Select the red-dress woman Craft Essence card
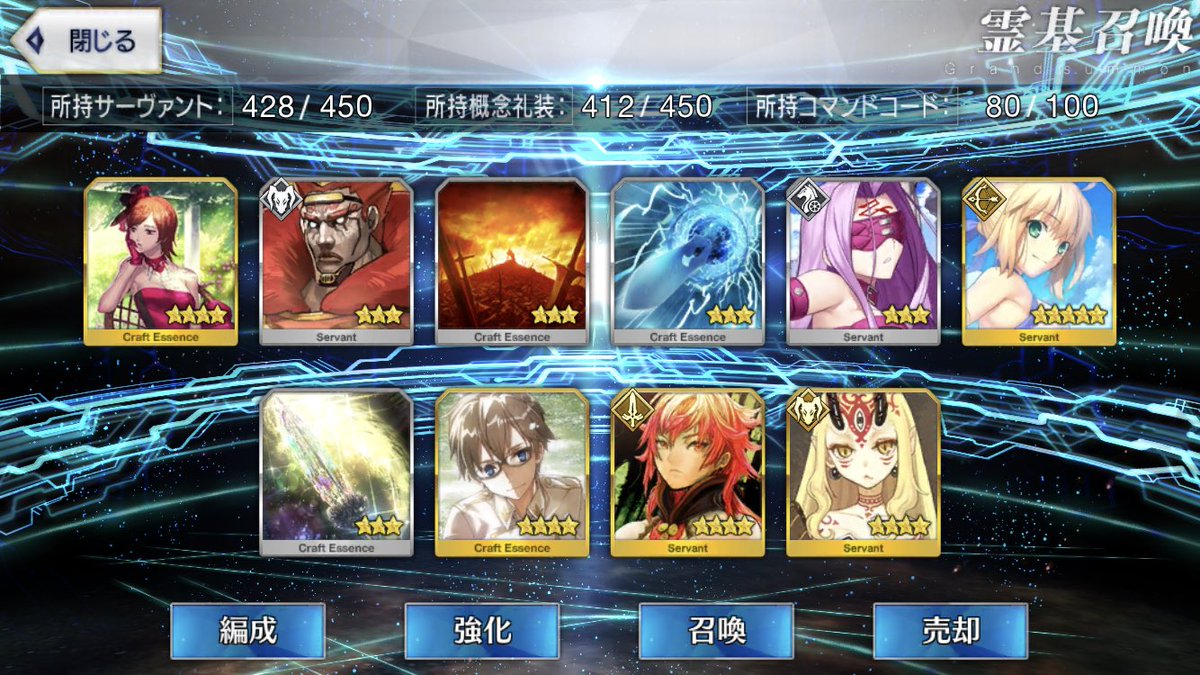Screen dimensions: 1200x675 (161, 262)
